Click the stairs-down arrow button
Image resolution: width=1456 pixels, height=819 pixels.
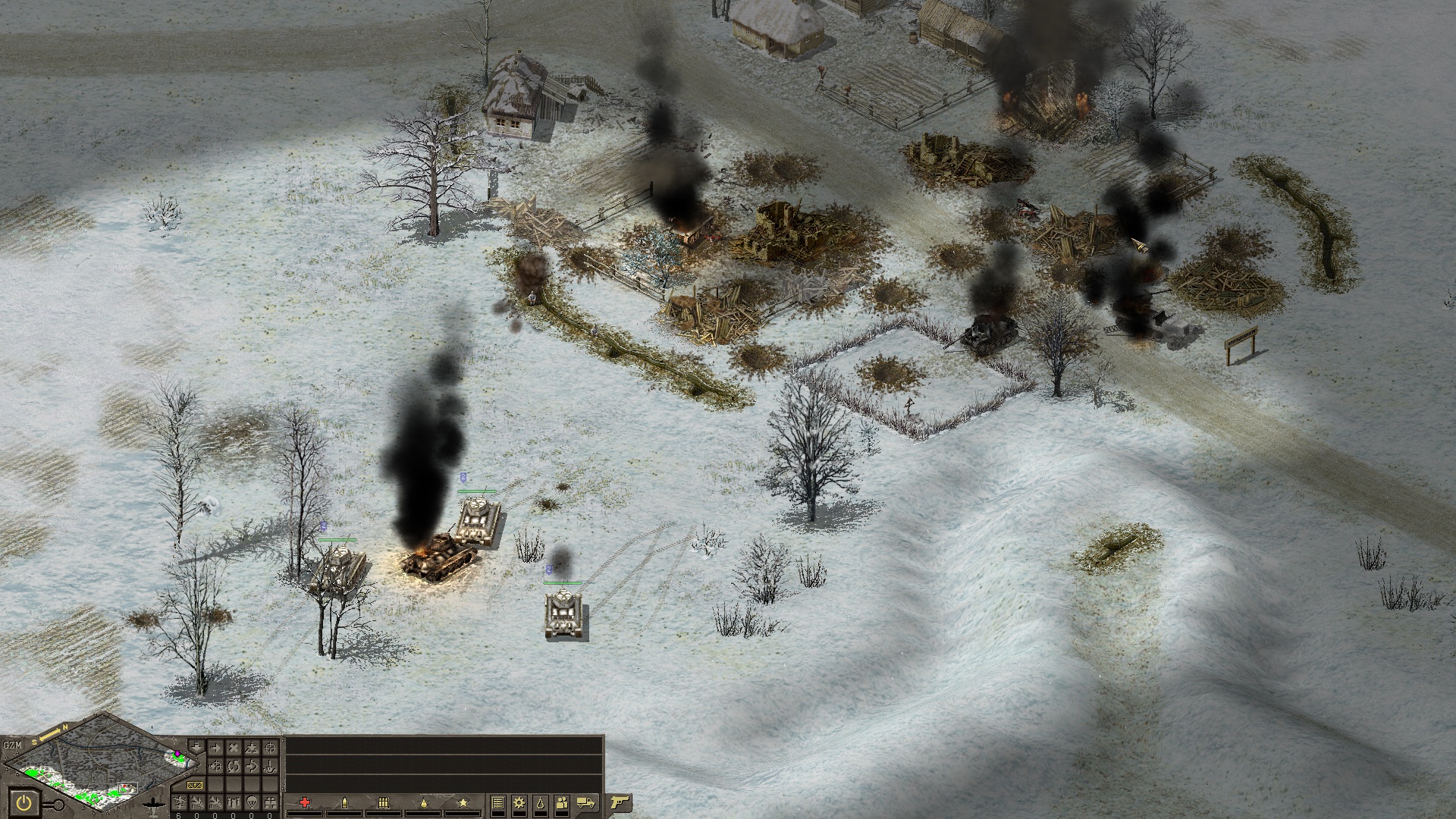pos(196,746)
